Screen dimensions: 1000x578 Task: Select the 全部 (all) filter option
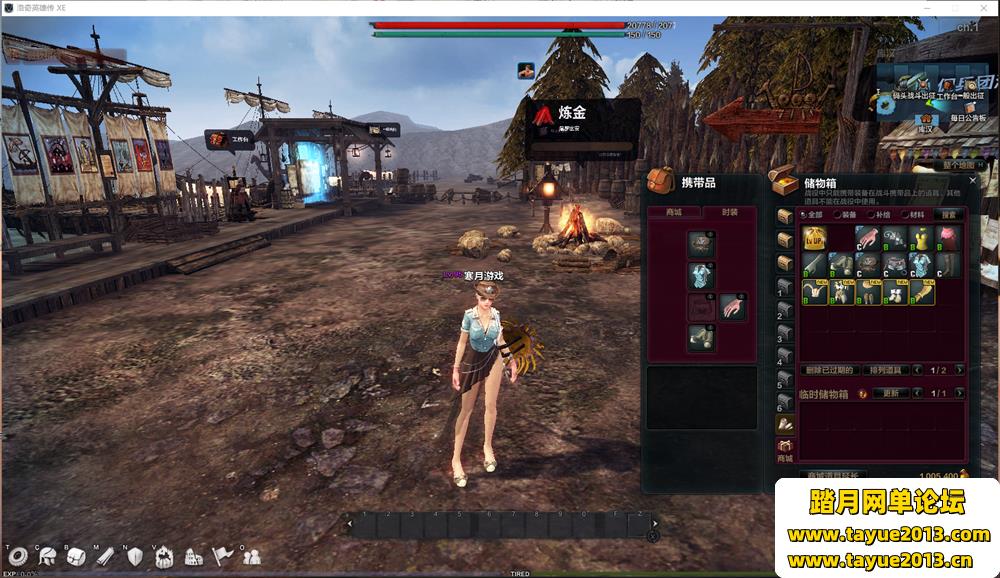click(810, 214)
